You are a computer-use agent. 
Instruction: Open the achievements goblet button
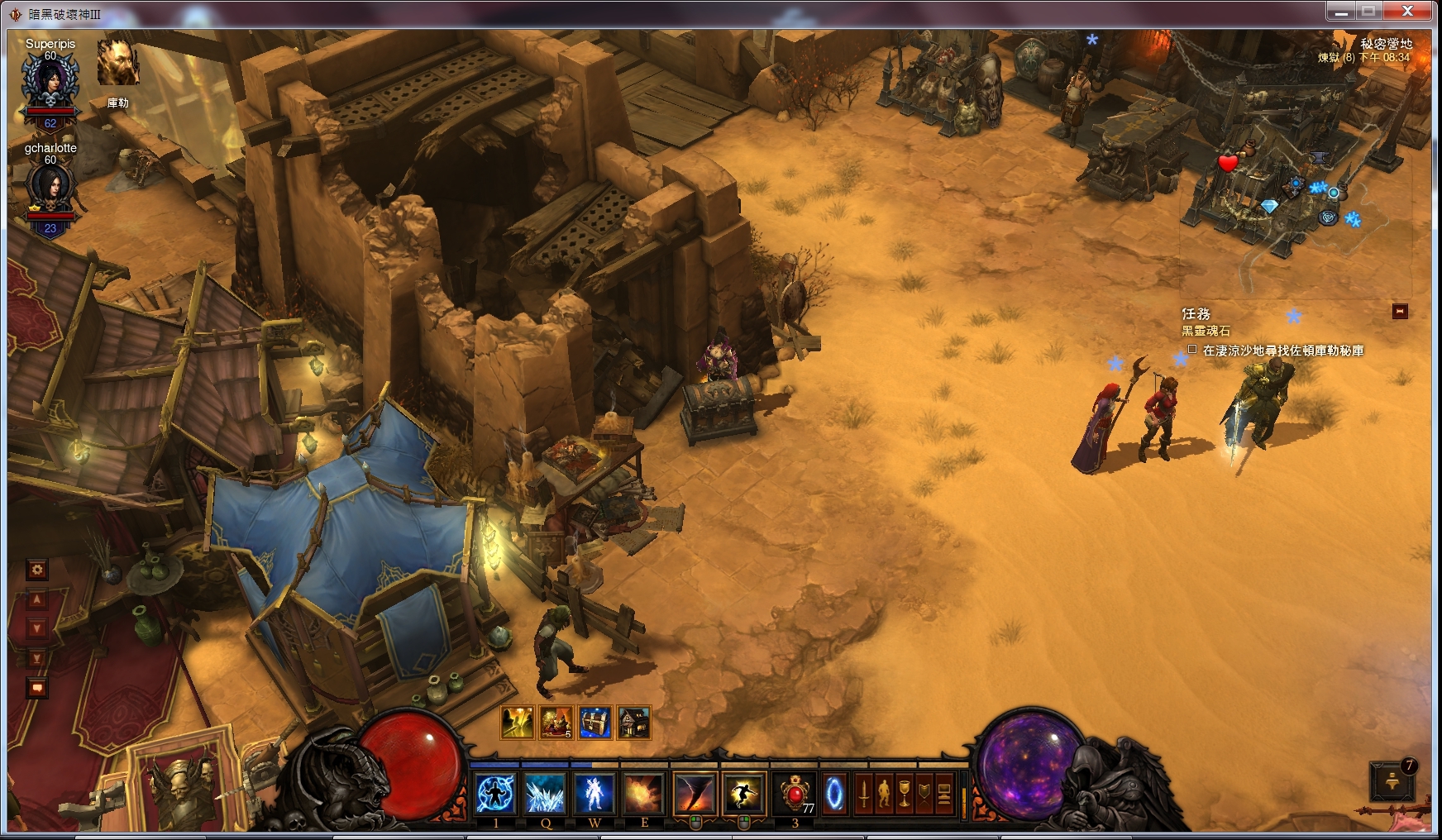tap(905, 795)
